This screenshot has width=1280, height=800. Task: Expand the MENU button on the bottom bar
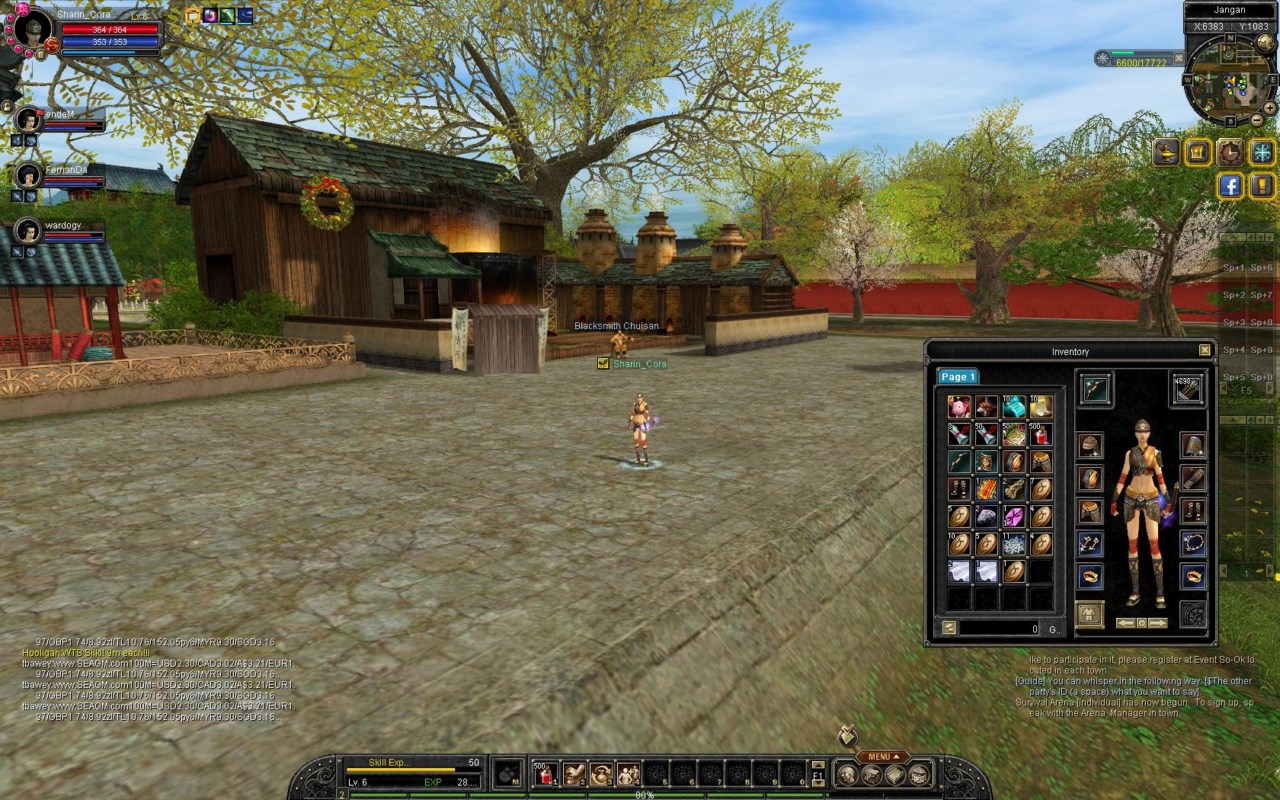tap(882, 757)
